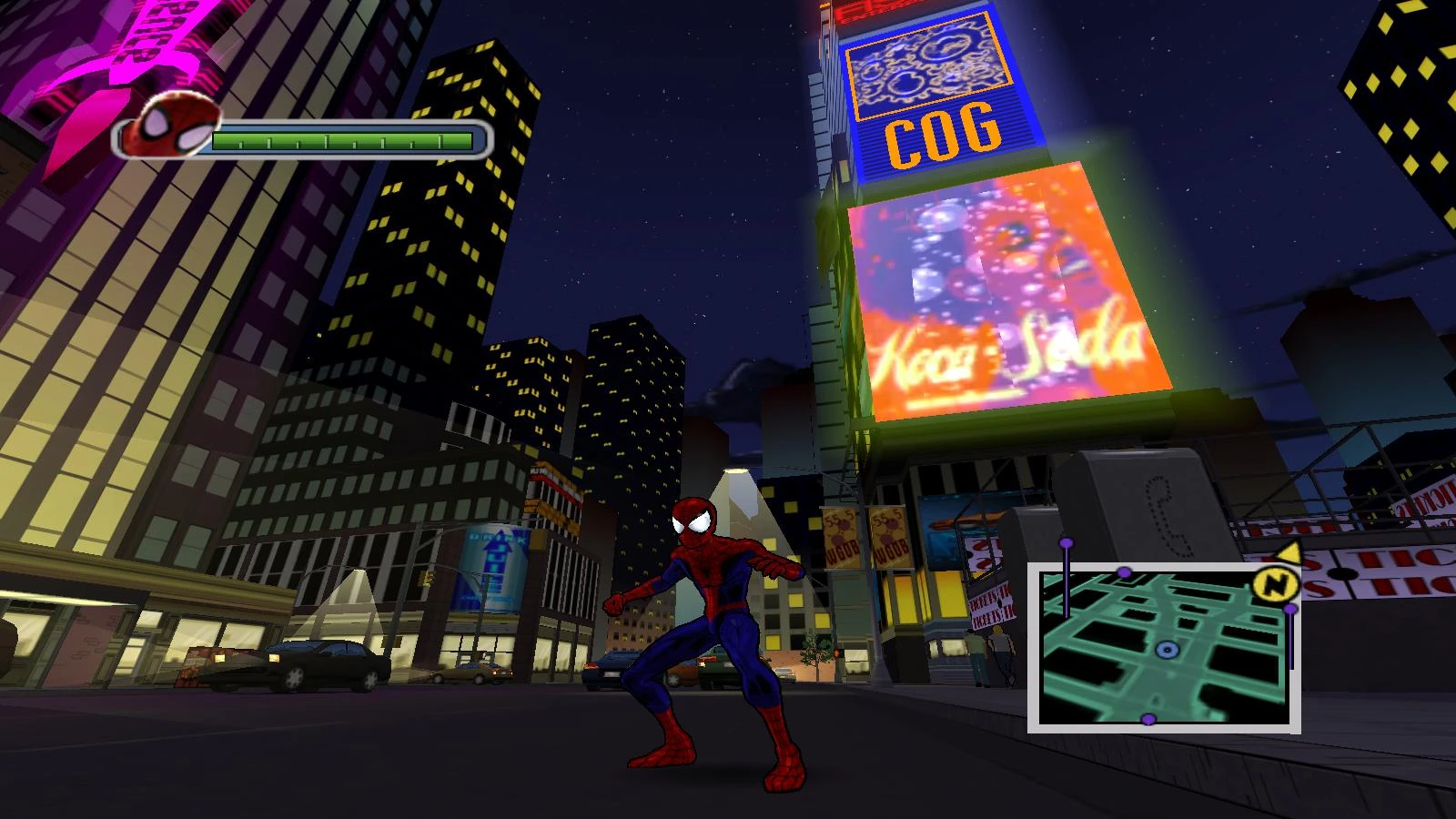
Task: Click the yellow arrow above the compass
Action: (x=1289, y=551)
